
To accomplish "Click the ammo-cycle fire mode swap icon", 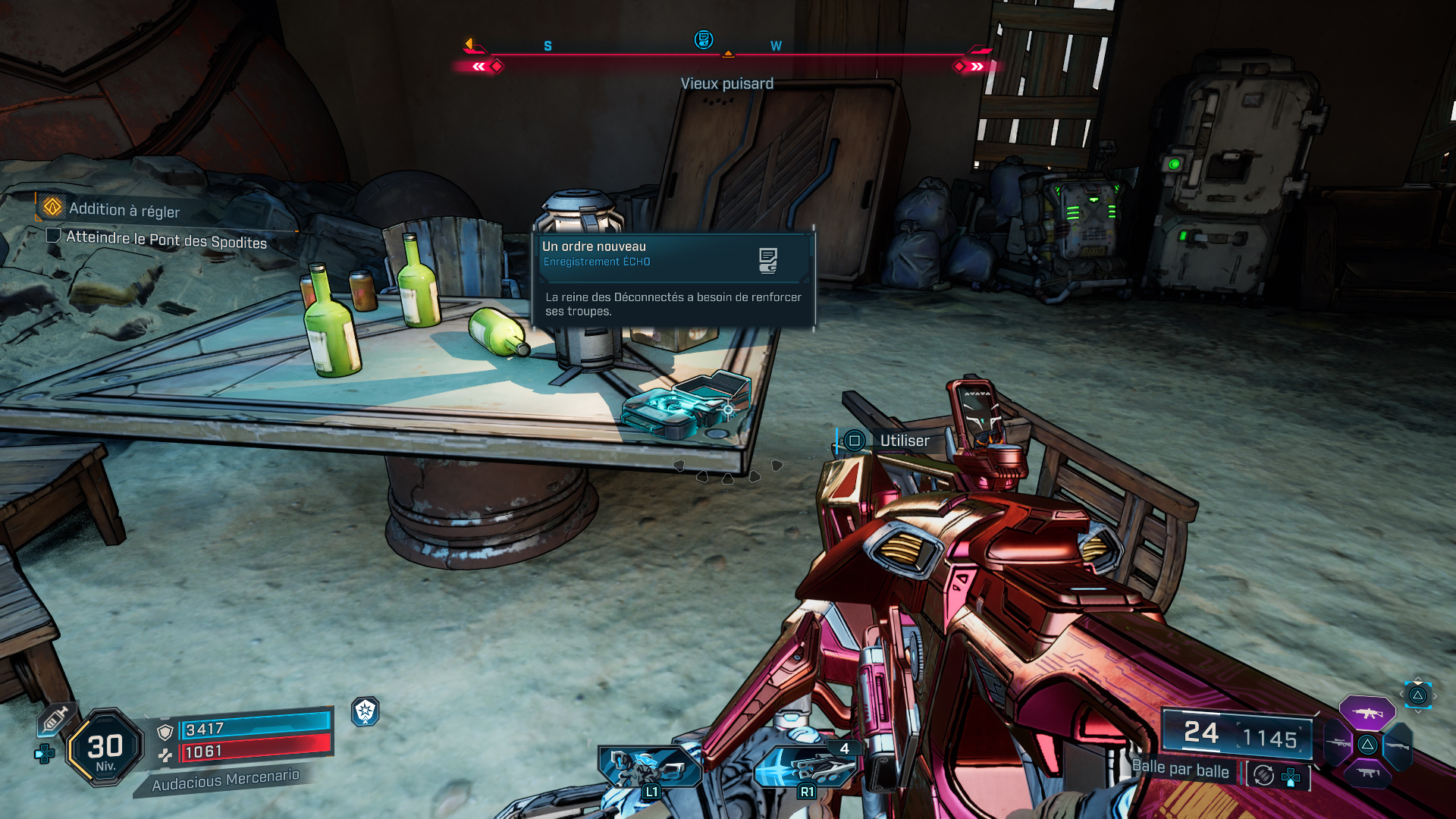I will click(1263, 775).
